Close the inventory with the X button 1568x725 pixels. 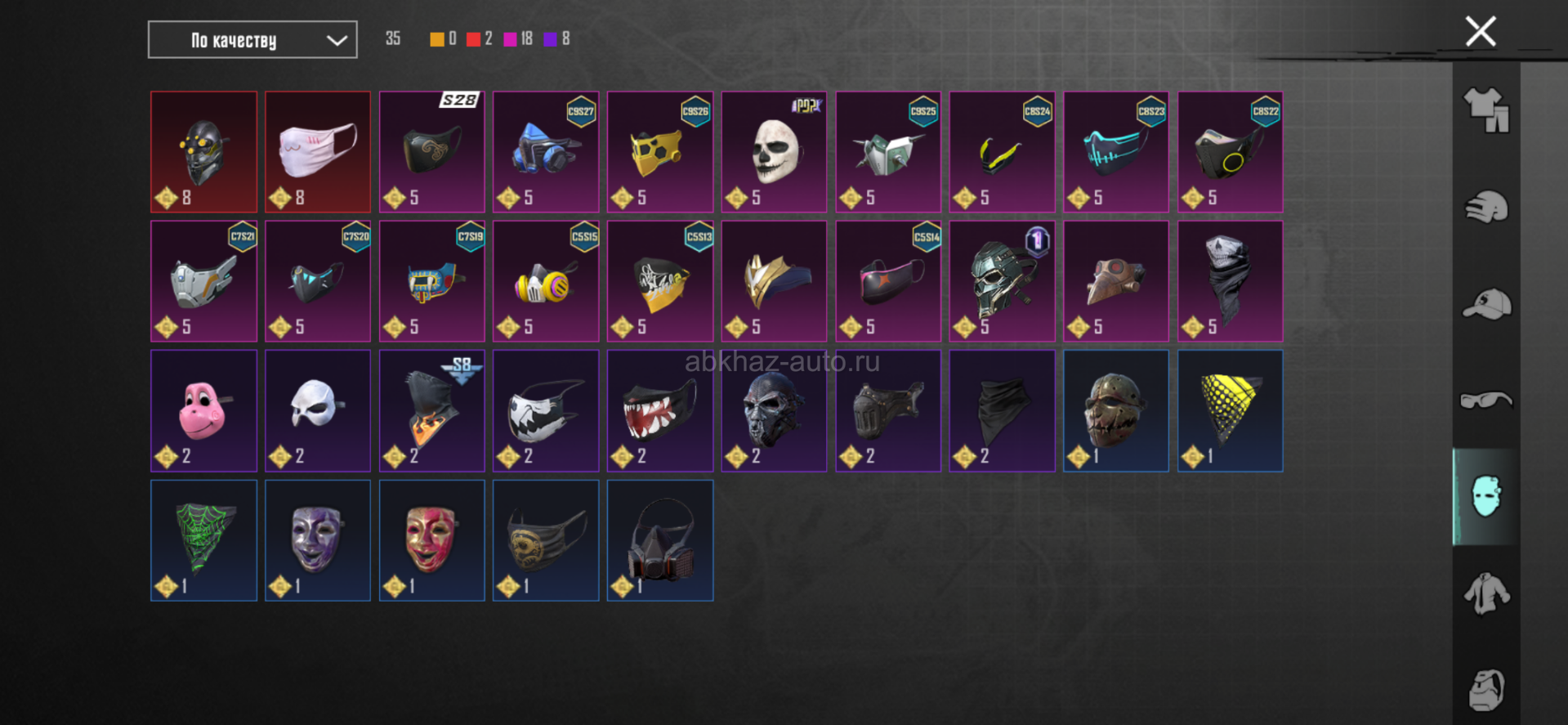click(x=1480, y=32)
